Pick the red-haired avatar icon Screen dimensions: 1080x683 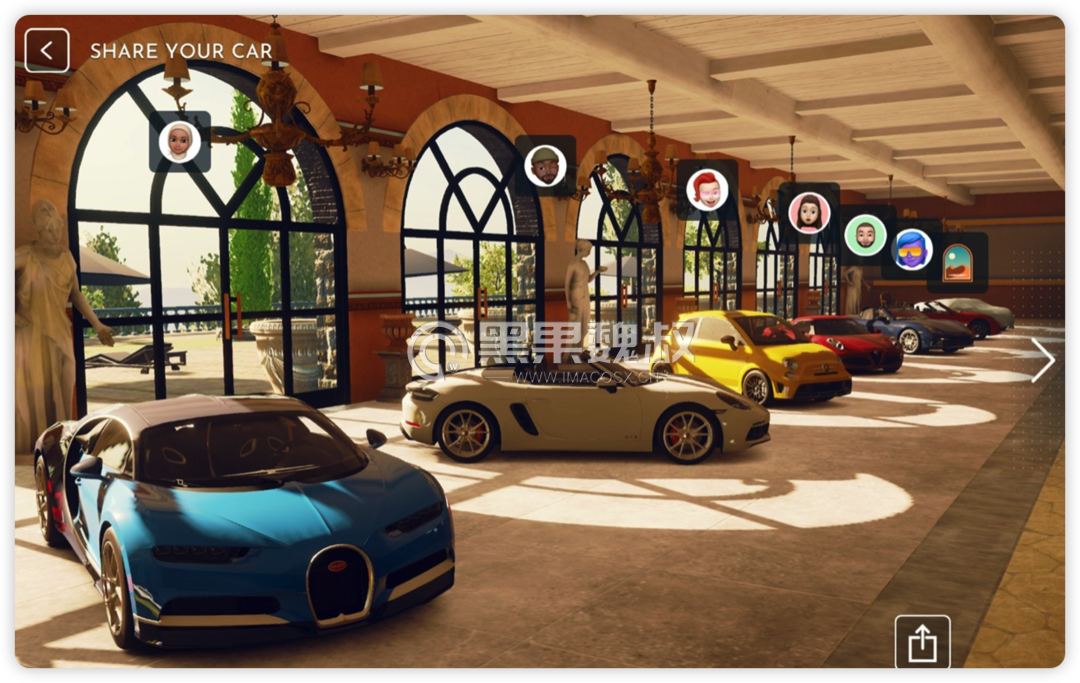pos(707,190)
